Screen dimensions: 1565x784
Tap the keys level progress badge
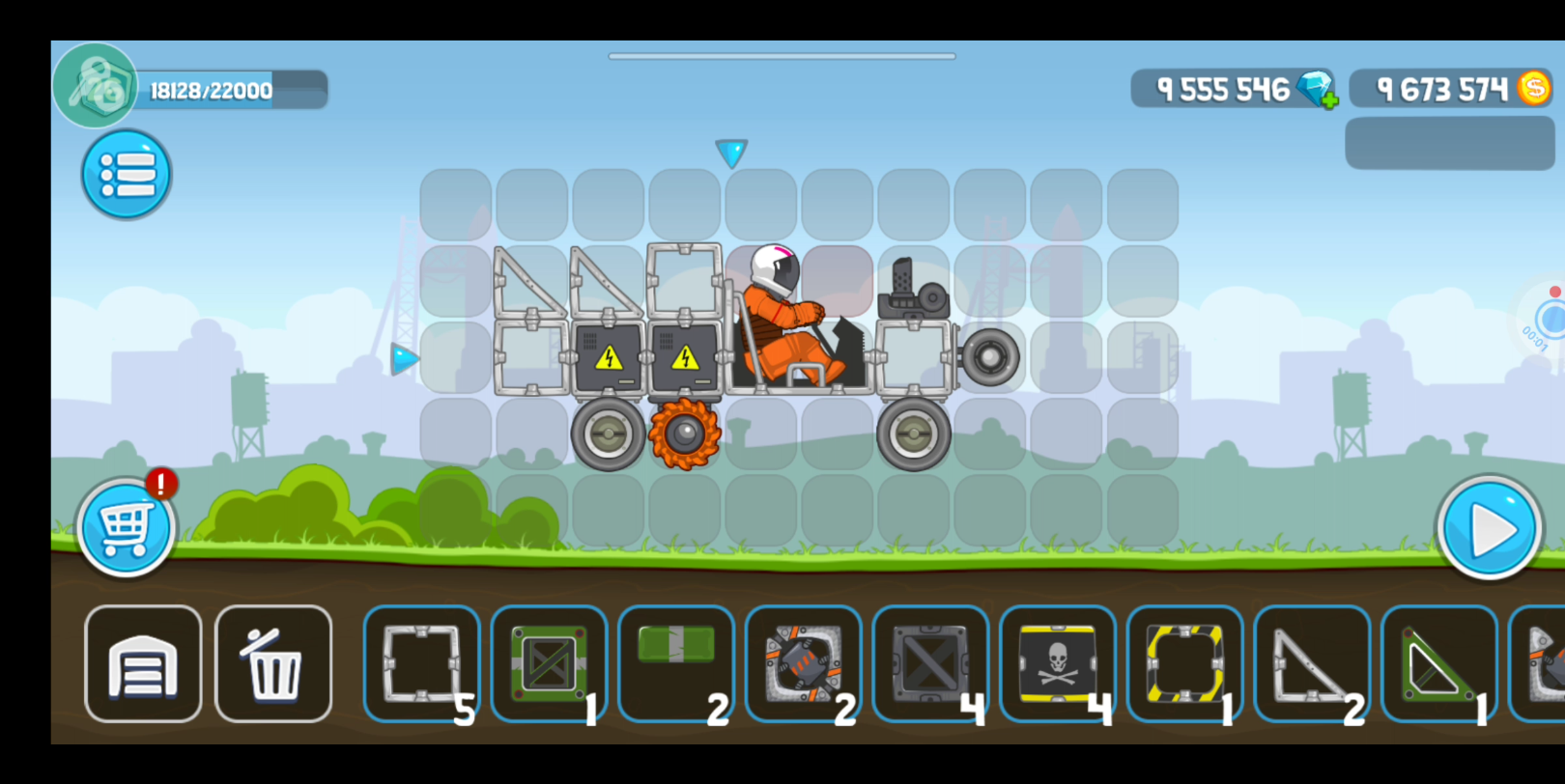click(x=95, y=87)
